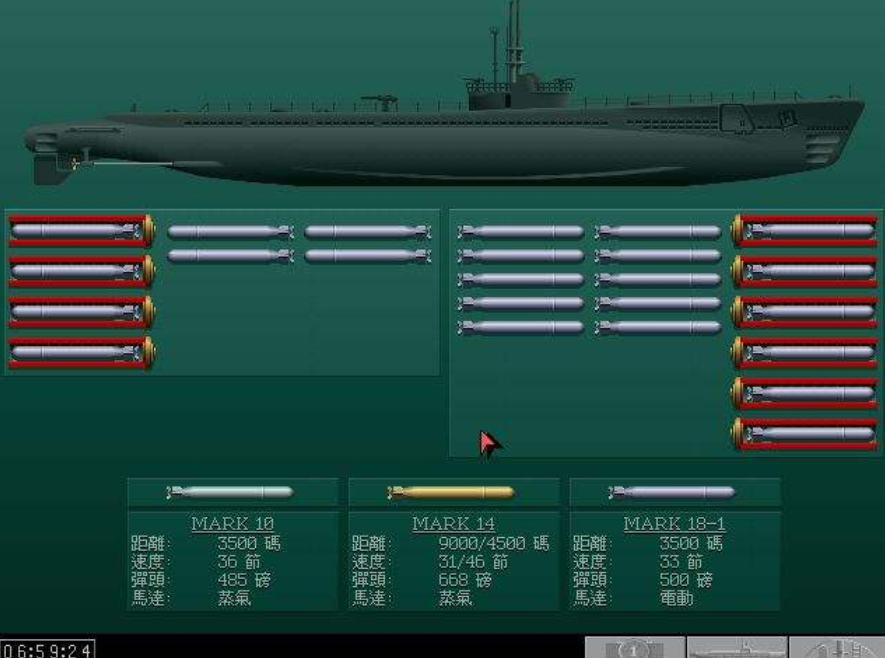Pick the Mark 18-1 electric torpedo
Viewport: 885px width, 658px height.
[x=673, y=492]
